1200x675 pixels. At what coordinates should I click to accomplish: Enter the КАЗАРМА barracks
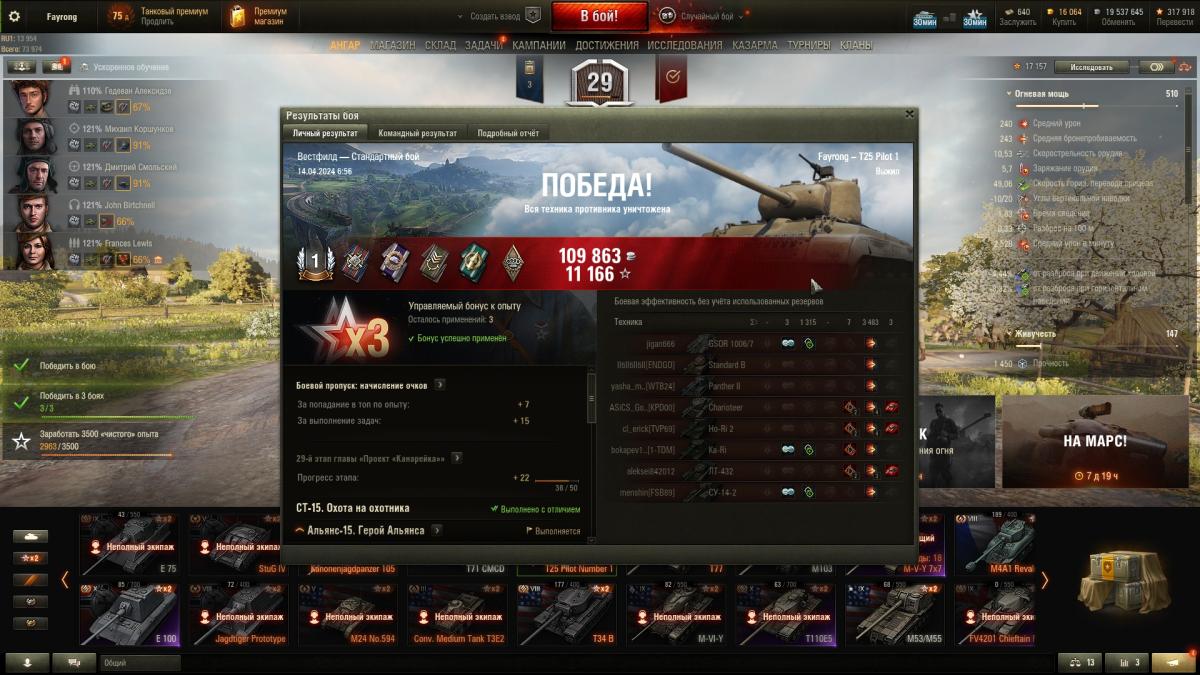click(754, 45)
